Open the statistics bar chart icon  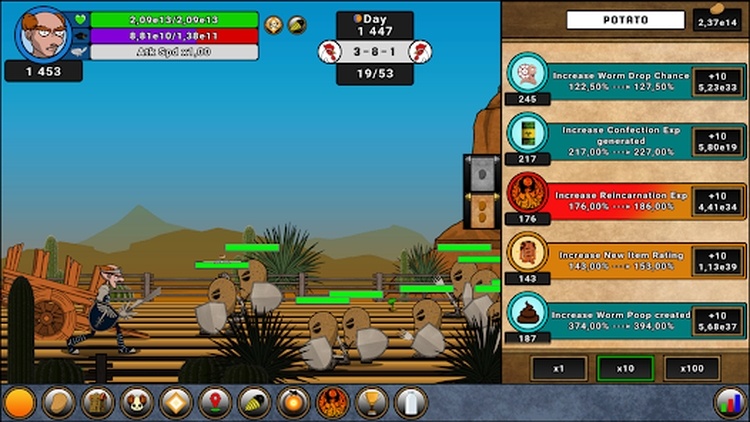730,403
